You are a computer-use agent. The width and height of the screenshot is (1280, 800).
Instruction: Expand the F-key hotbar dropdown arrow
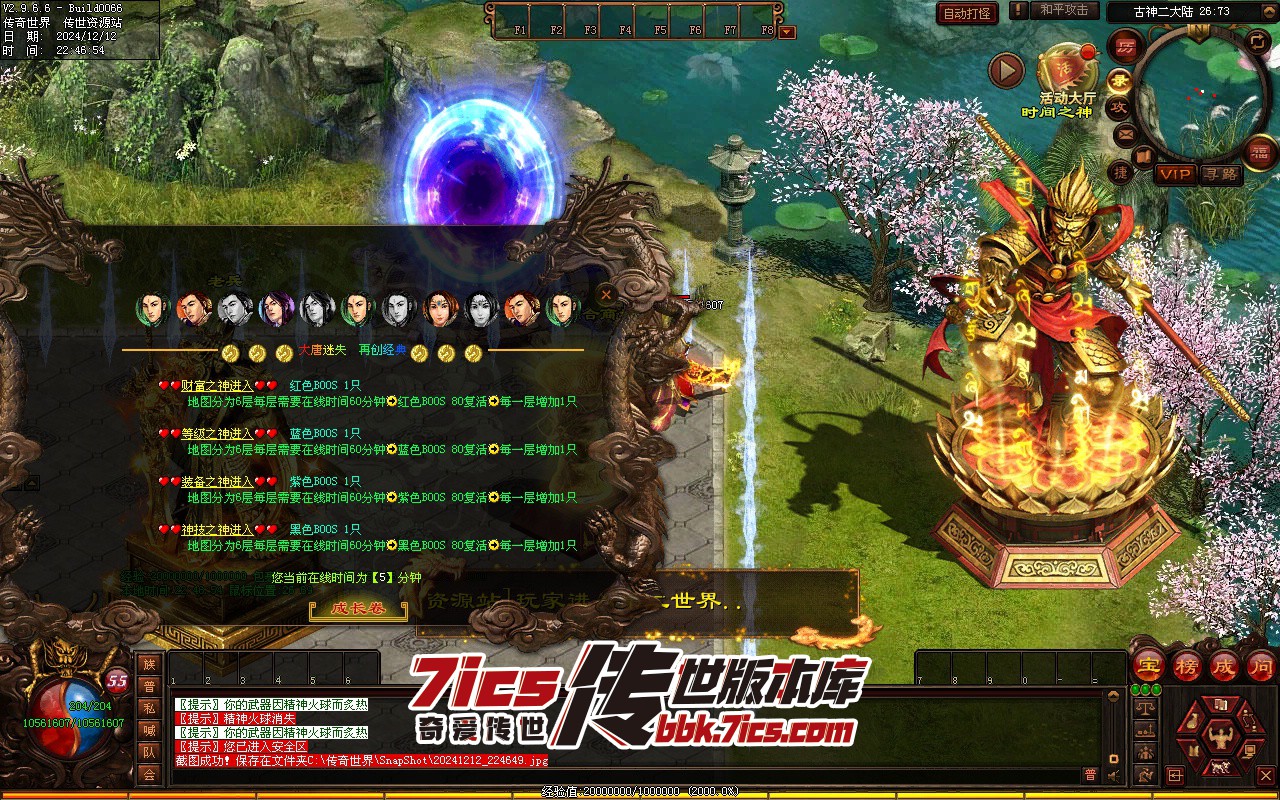click(x=787, y=31)
